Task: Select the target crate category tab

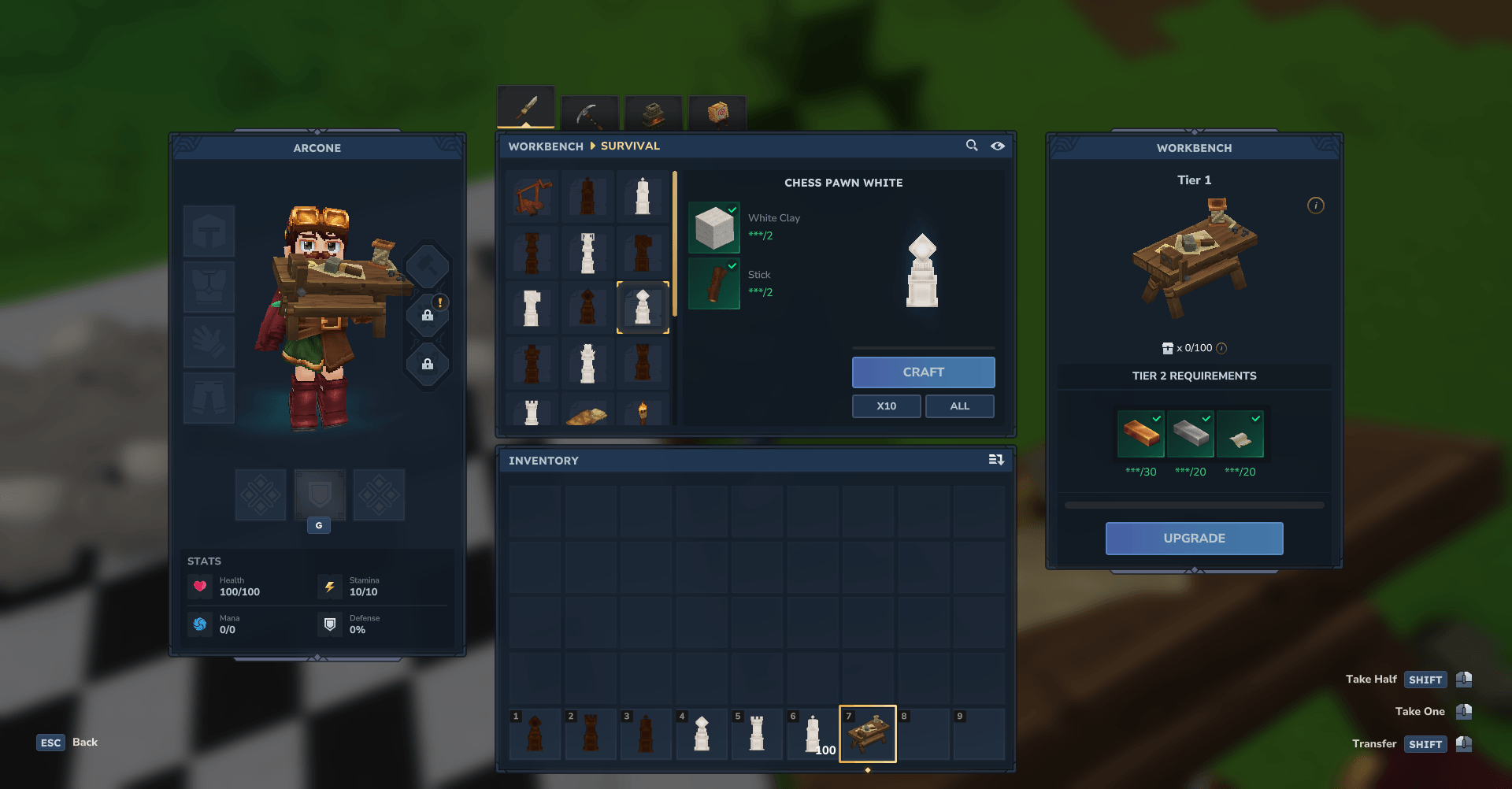Action: [x=717, y=114]
